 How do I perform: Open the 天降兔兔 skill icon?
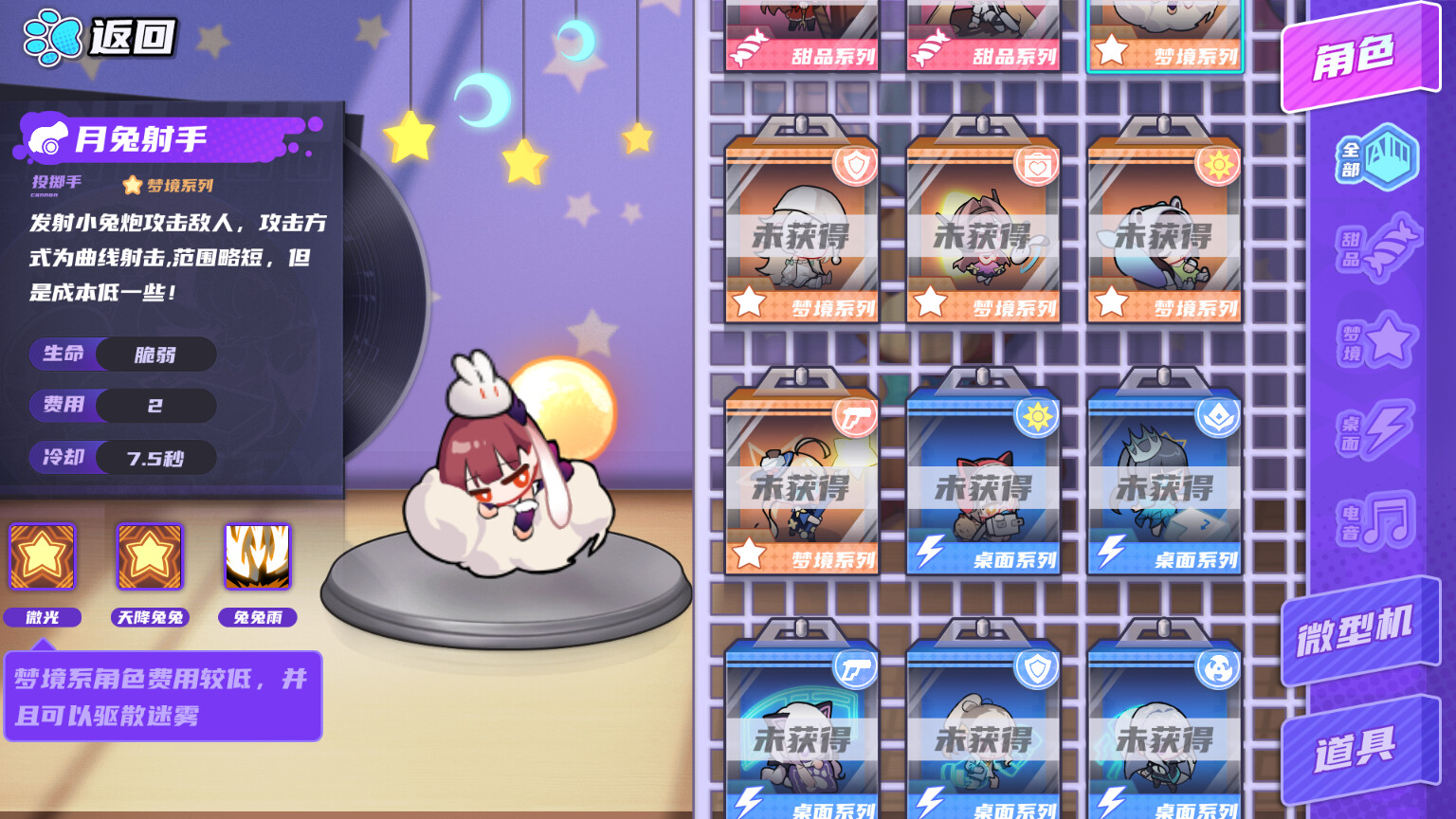(x=149, y=557)
